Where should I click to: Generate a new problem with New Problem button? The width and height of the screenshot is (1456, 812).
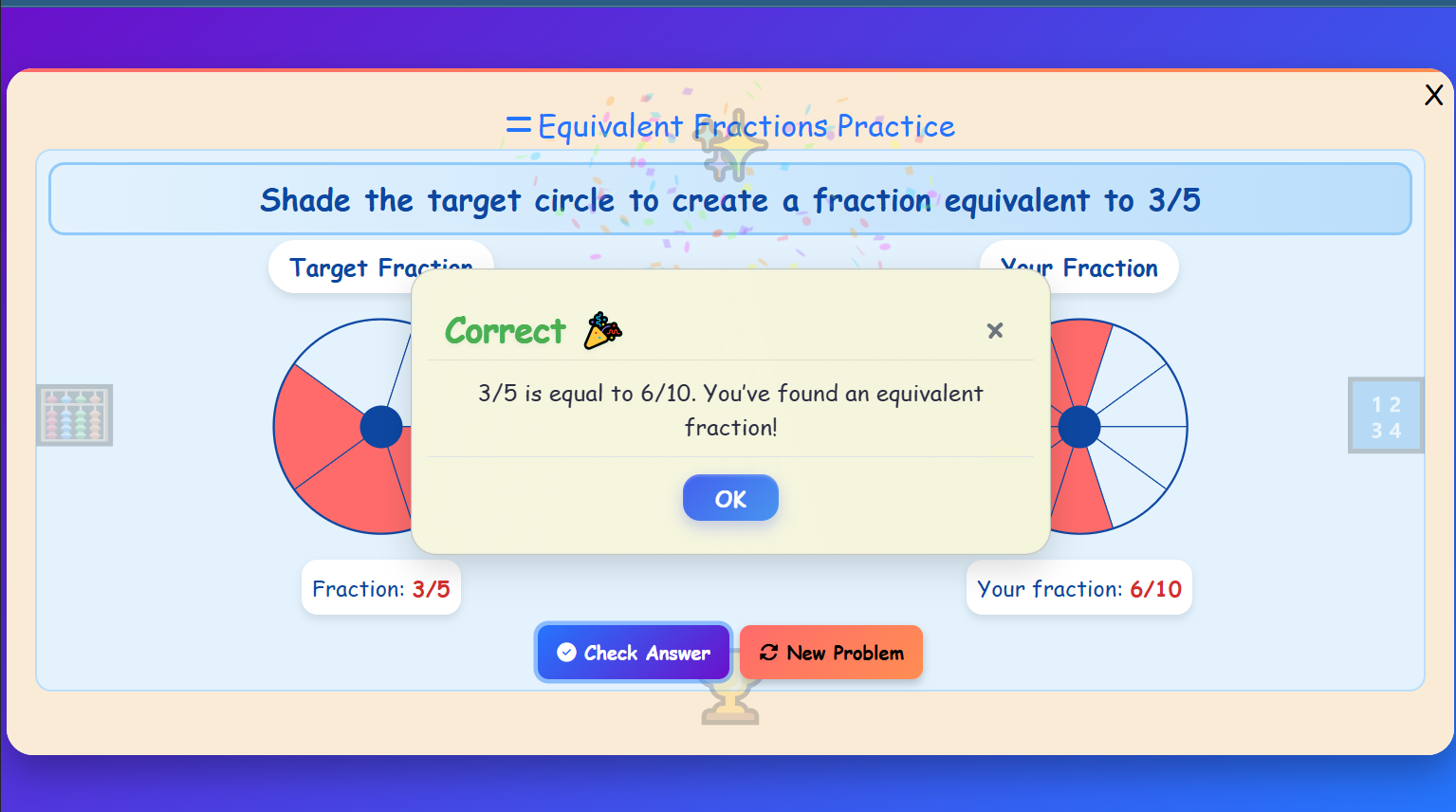point(831,652)
